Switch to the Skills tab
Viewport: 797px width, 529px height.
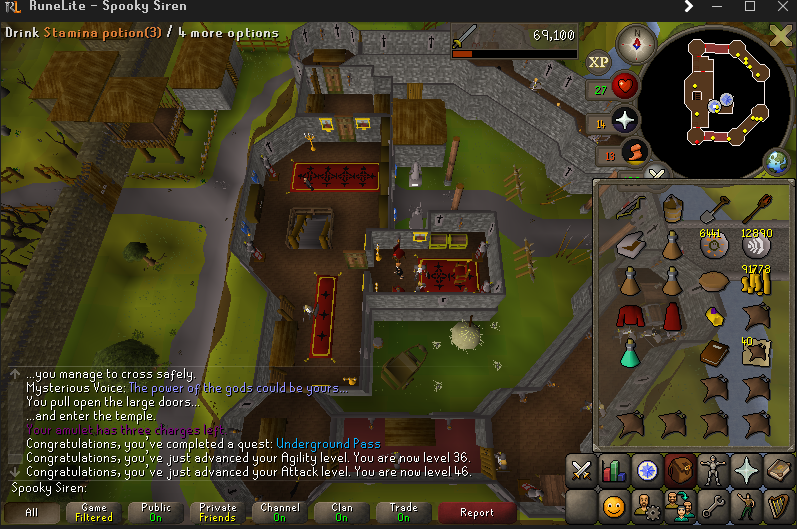pos(615,470)
